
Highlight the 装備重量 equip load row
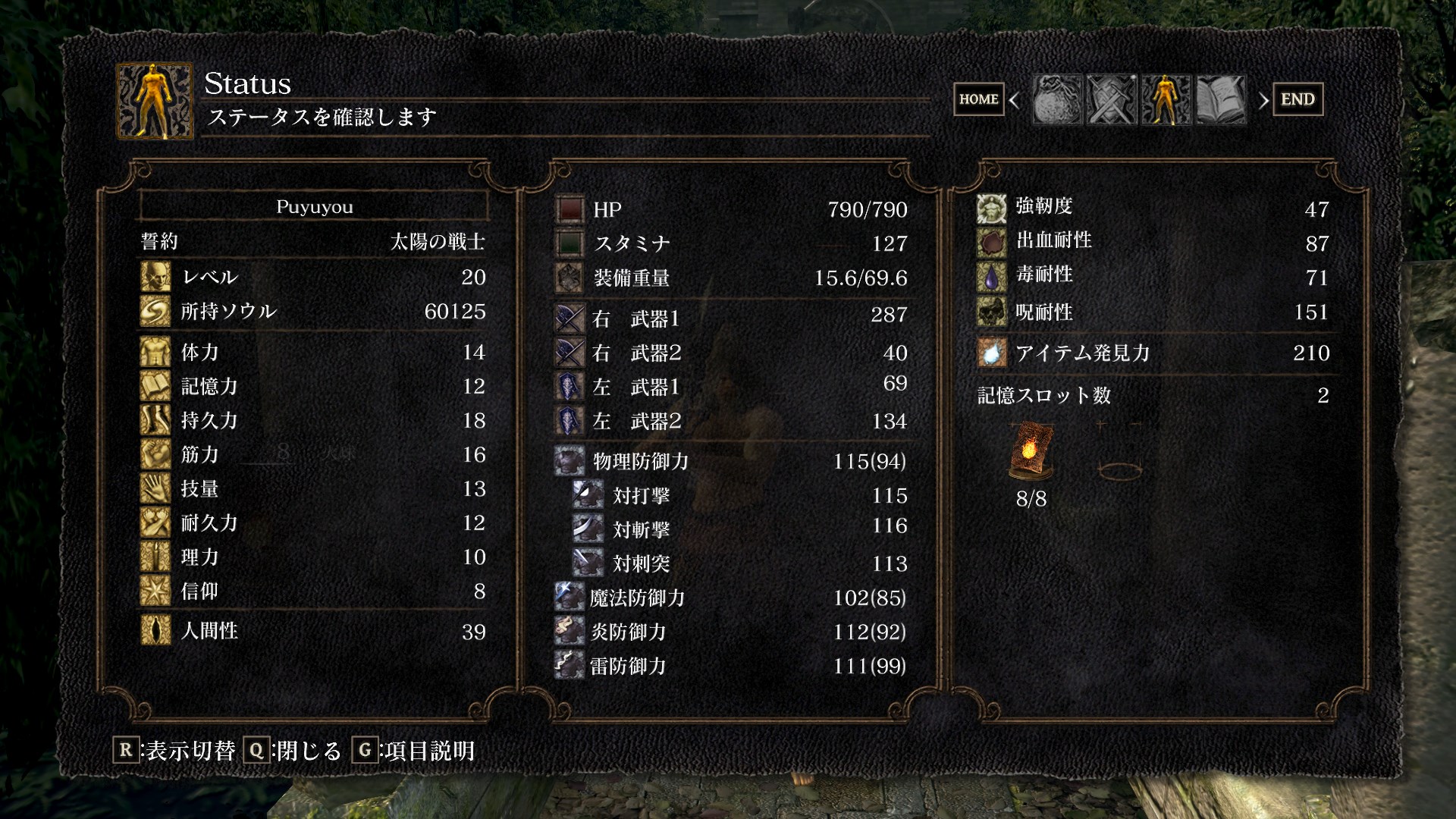[x=731, y=278]
